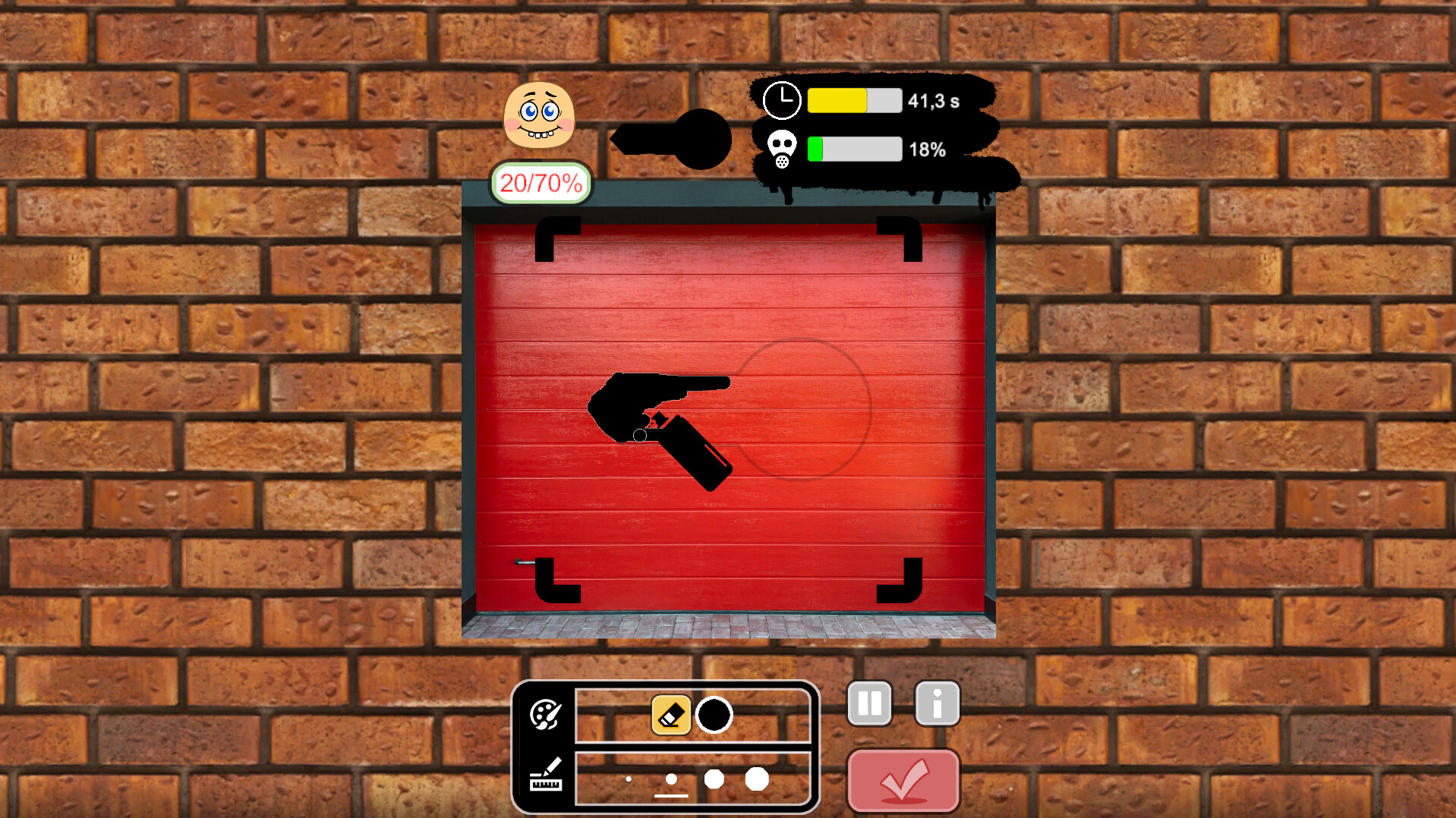
Task: Confirm the drawing with the red checkmark
Action: [903, 780]
